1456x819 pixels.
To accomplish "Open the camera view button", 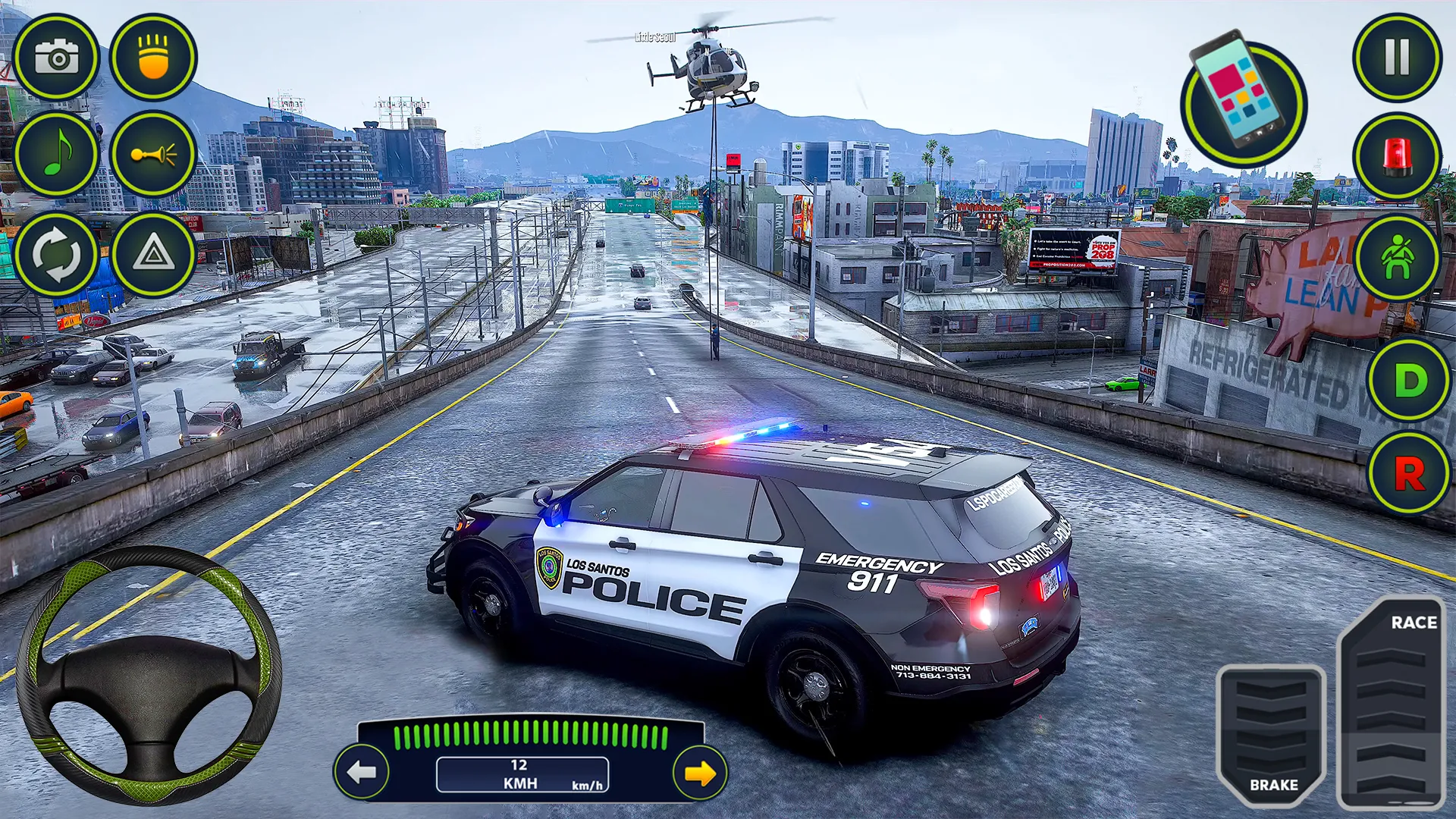I will tap(56, 58).
